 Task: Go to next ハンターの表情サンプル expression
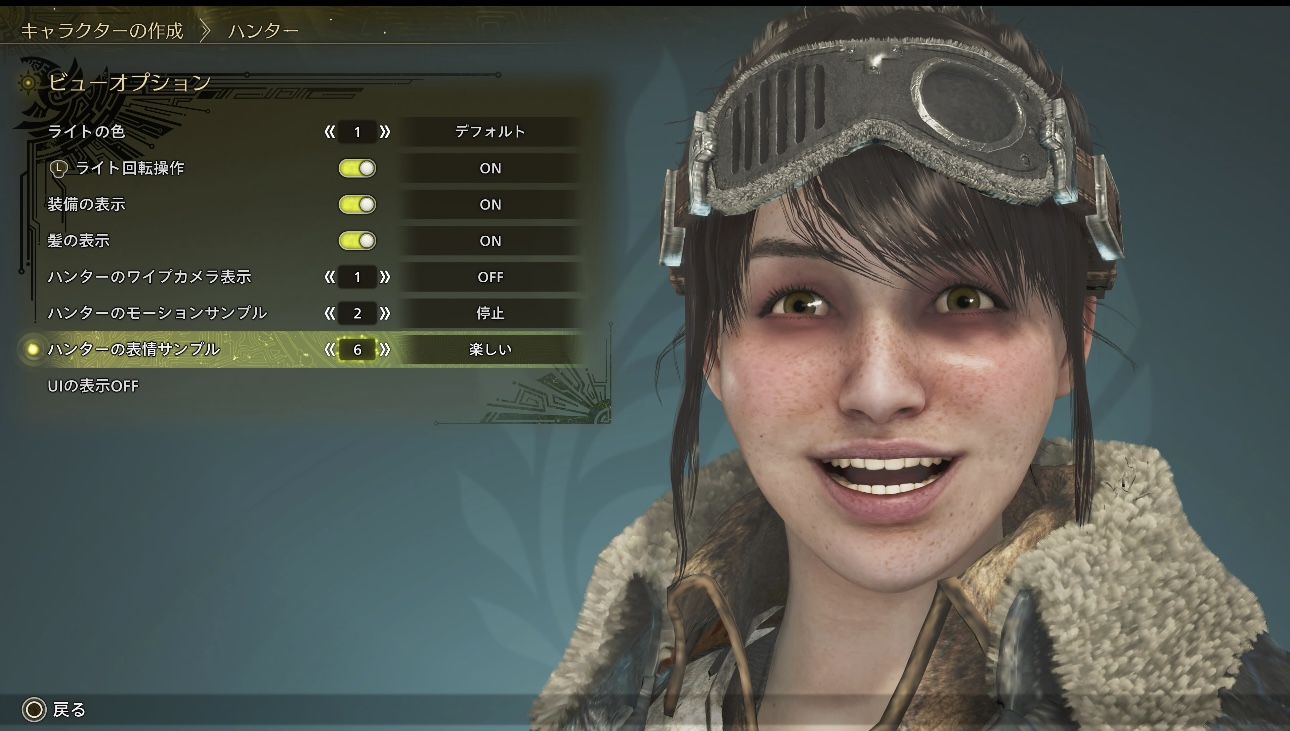pos(385,350)
